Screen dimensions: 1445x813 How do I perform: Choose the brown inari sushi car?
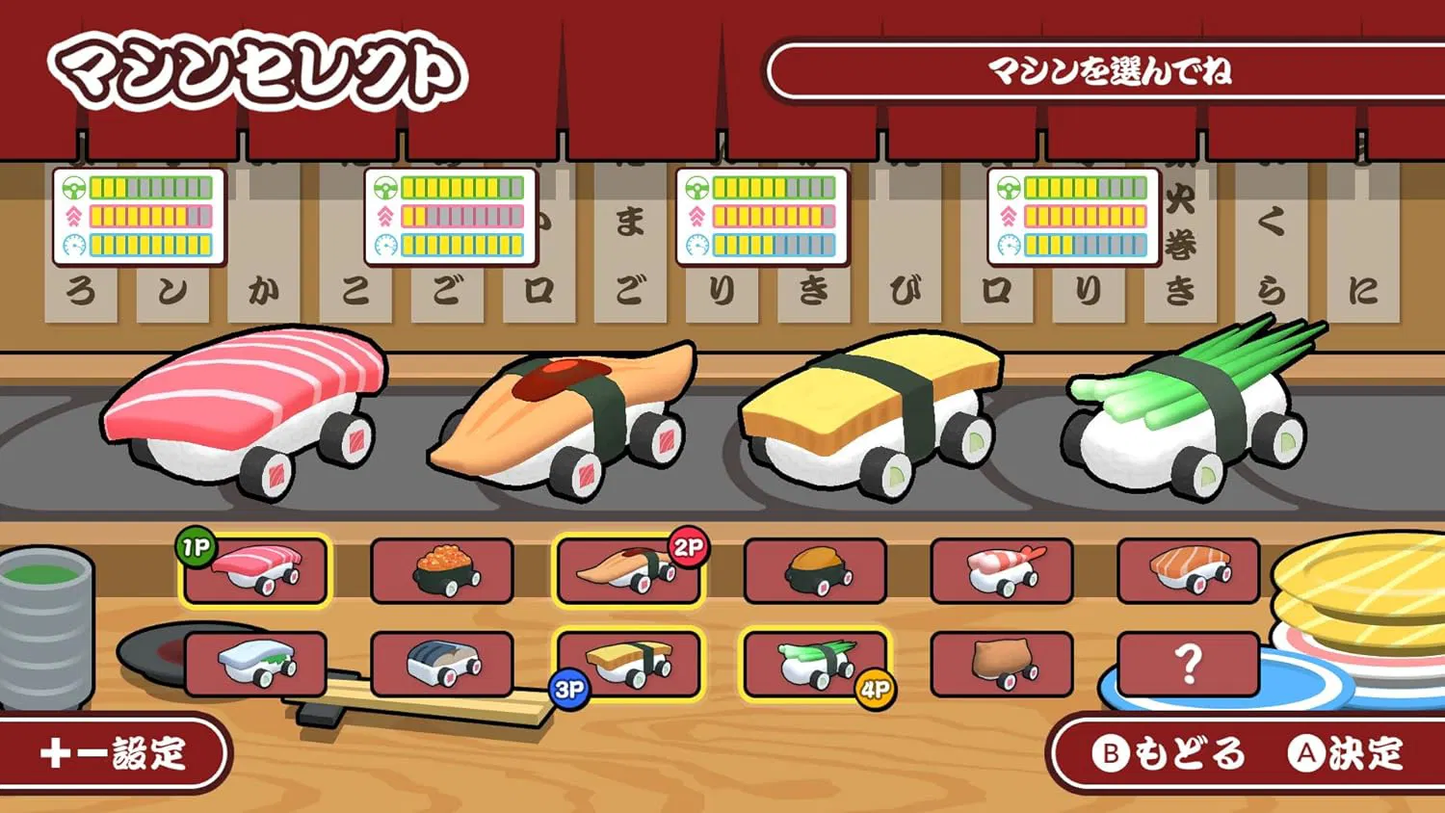tap(1001, 664)
